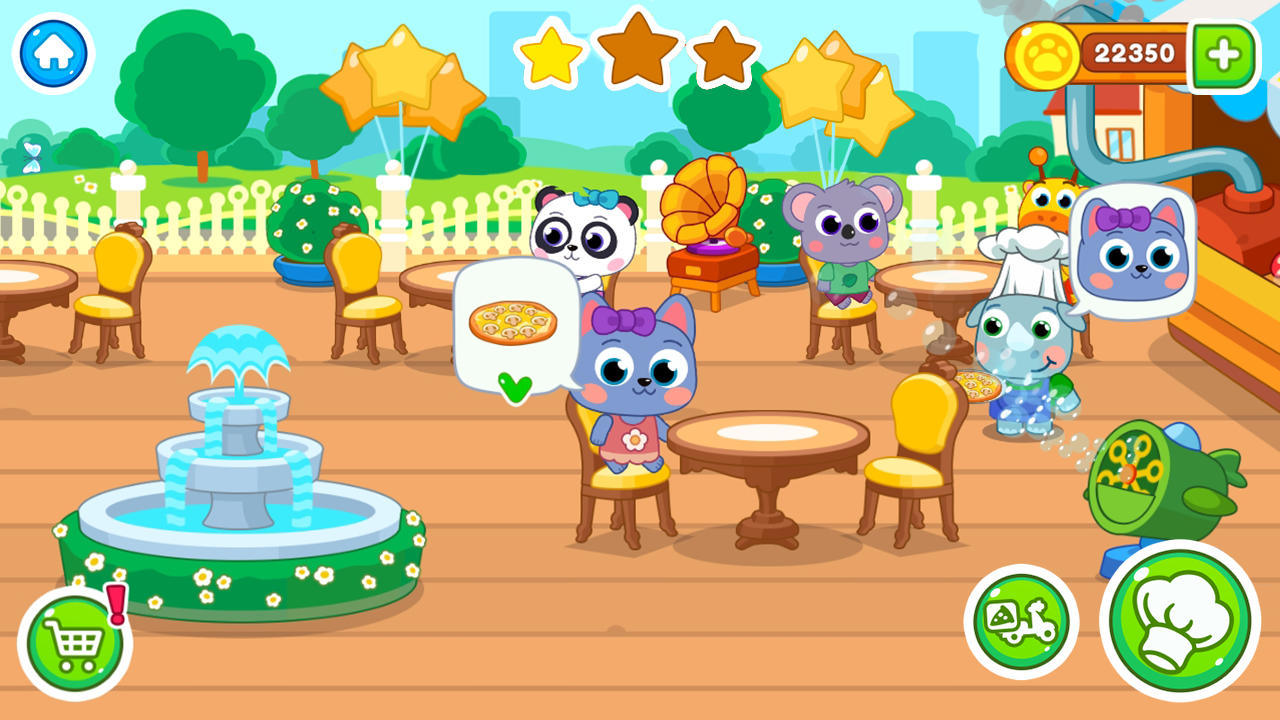Confirm the order with the green checkmark
Viewport: 1280px width, 720px height.
(x=514, y=390)
